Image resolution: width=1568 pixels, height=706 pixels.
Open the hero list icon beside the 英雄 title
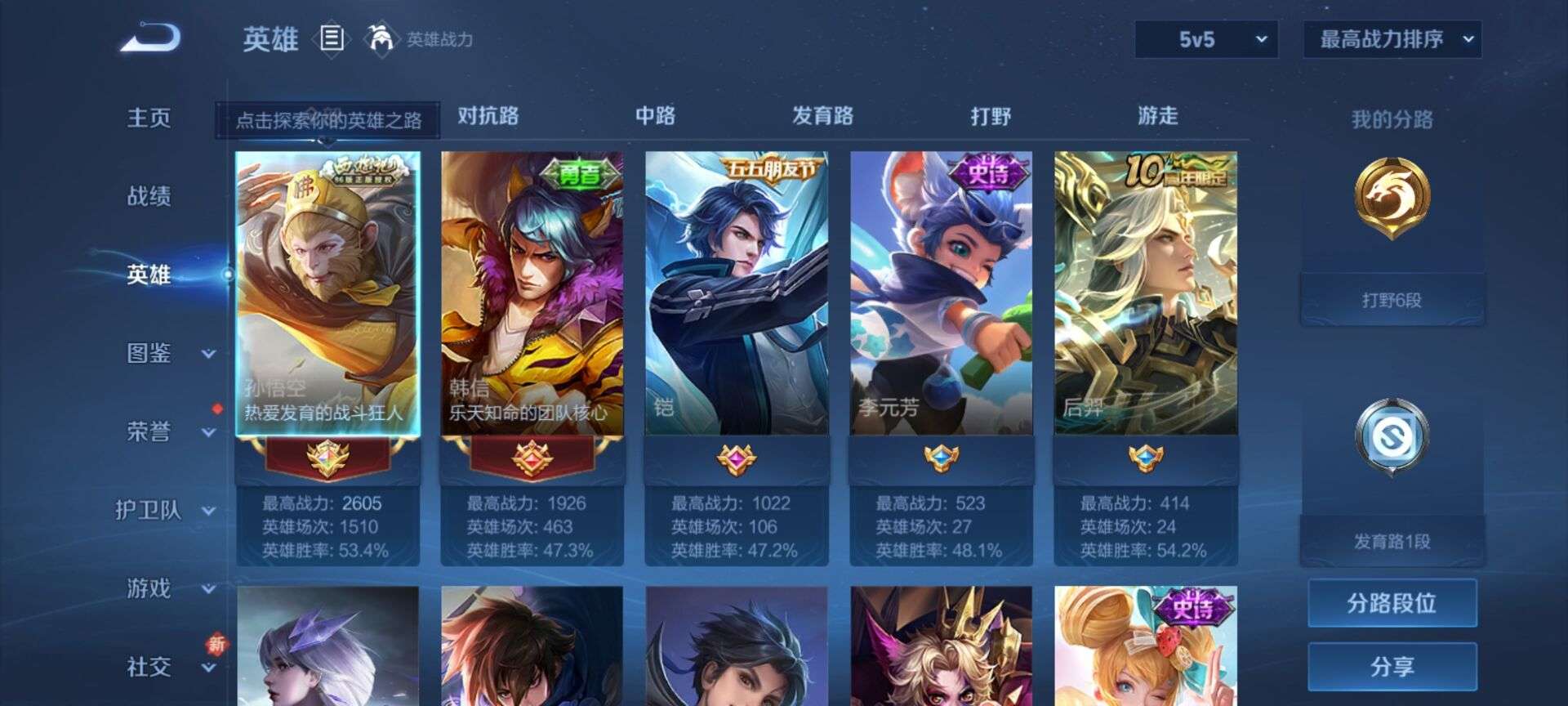pyautogui.click(x=333, y=38)
